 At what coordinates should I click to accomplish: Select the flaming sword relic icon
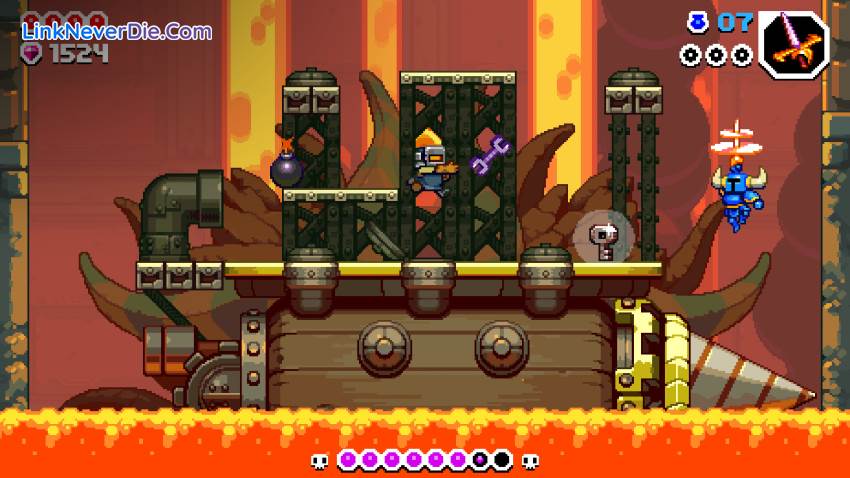[x=793, y=44]
